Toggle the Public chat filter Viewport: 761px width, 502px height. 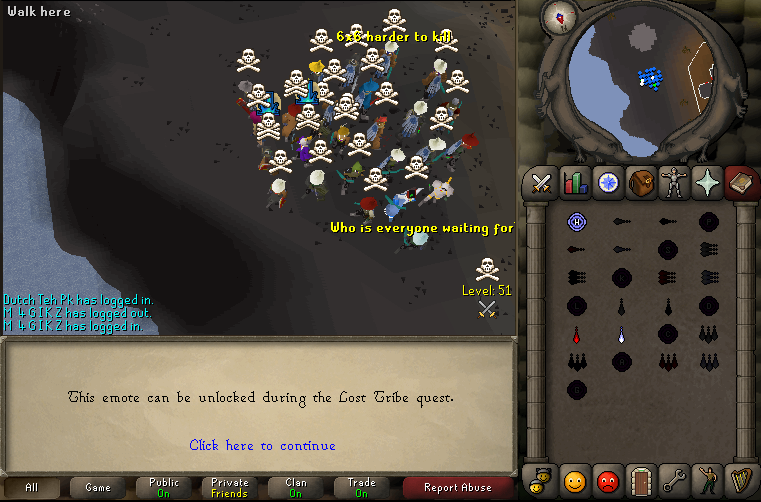pyautogui.click(x=164, y=488)
